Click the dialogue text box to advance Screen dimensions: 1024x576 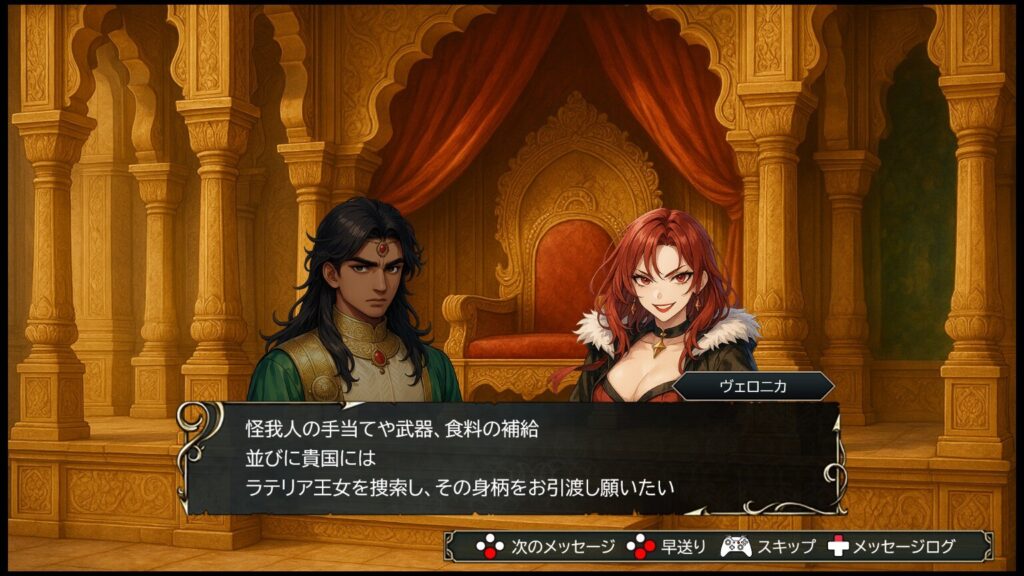(x=512, y=458)
